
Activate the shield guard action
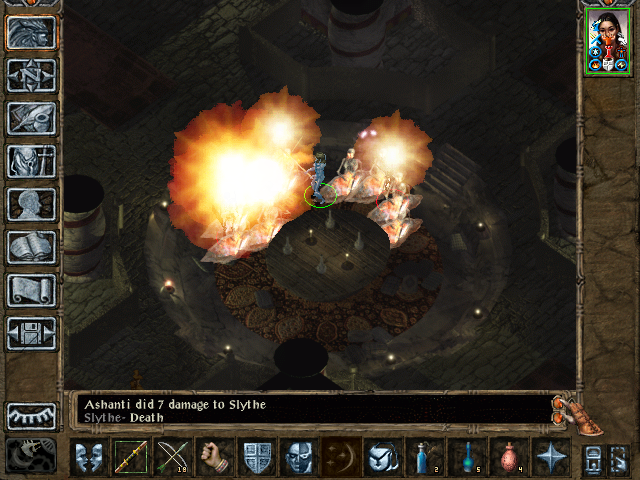point(256,457)
